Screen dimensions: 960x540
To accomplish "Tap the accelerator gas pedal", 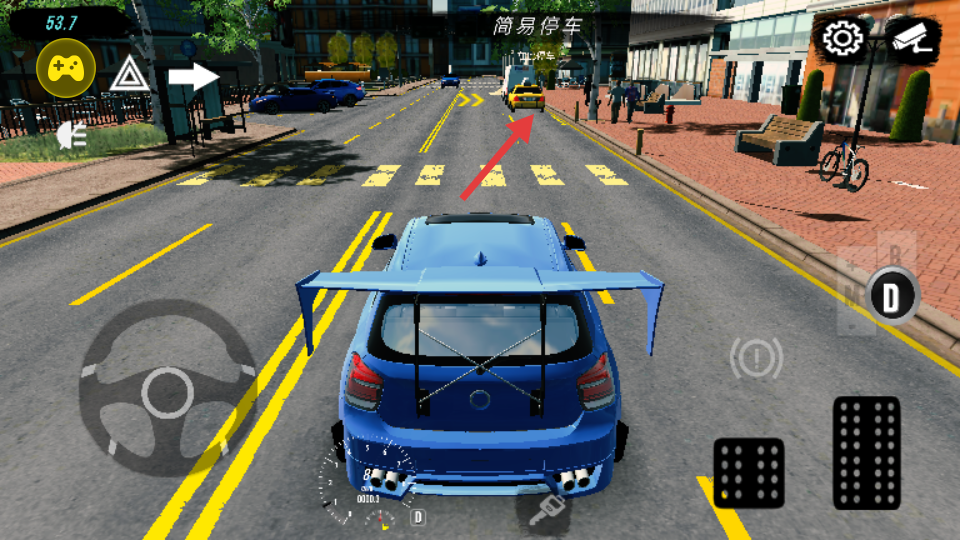I will point(866,452).
